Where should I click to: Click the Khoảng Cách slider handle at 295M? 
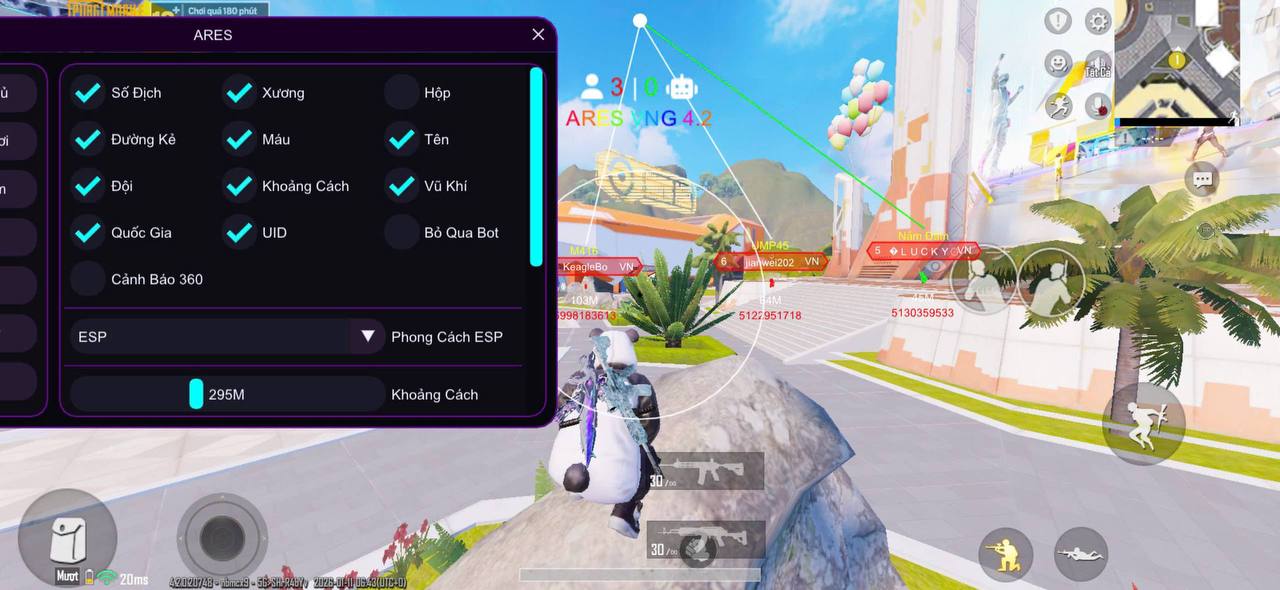196,394
